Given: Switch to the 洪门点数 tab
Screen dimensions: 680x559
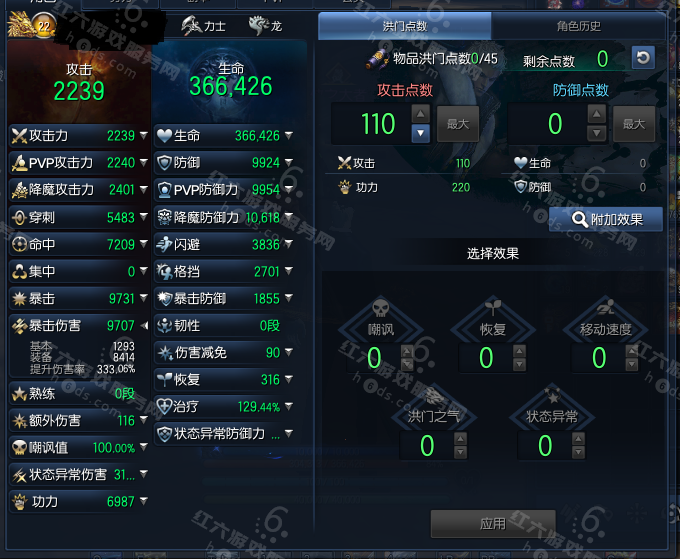Looking at the screenshot, I should coord(405,26).
